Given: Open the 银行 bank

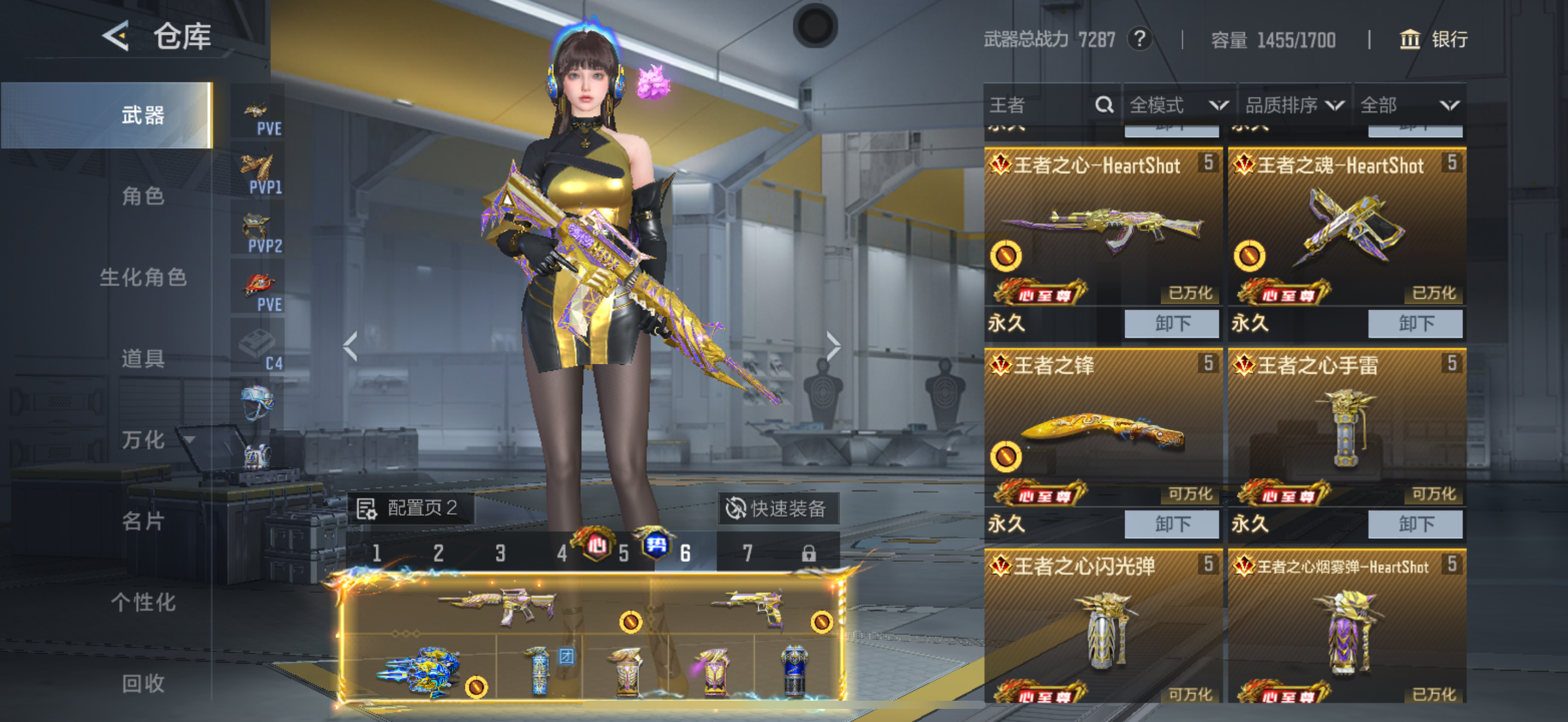Looking at the screenshot, I should point(1434,40).
